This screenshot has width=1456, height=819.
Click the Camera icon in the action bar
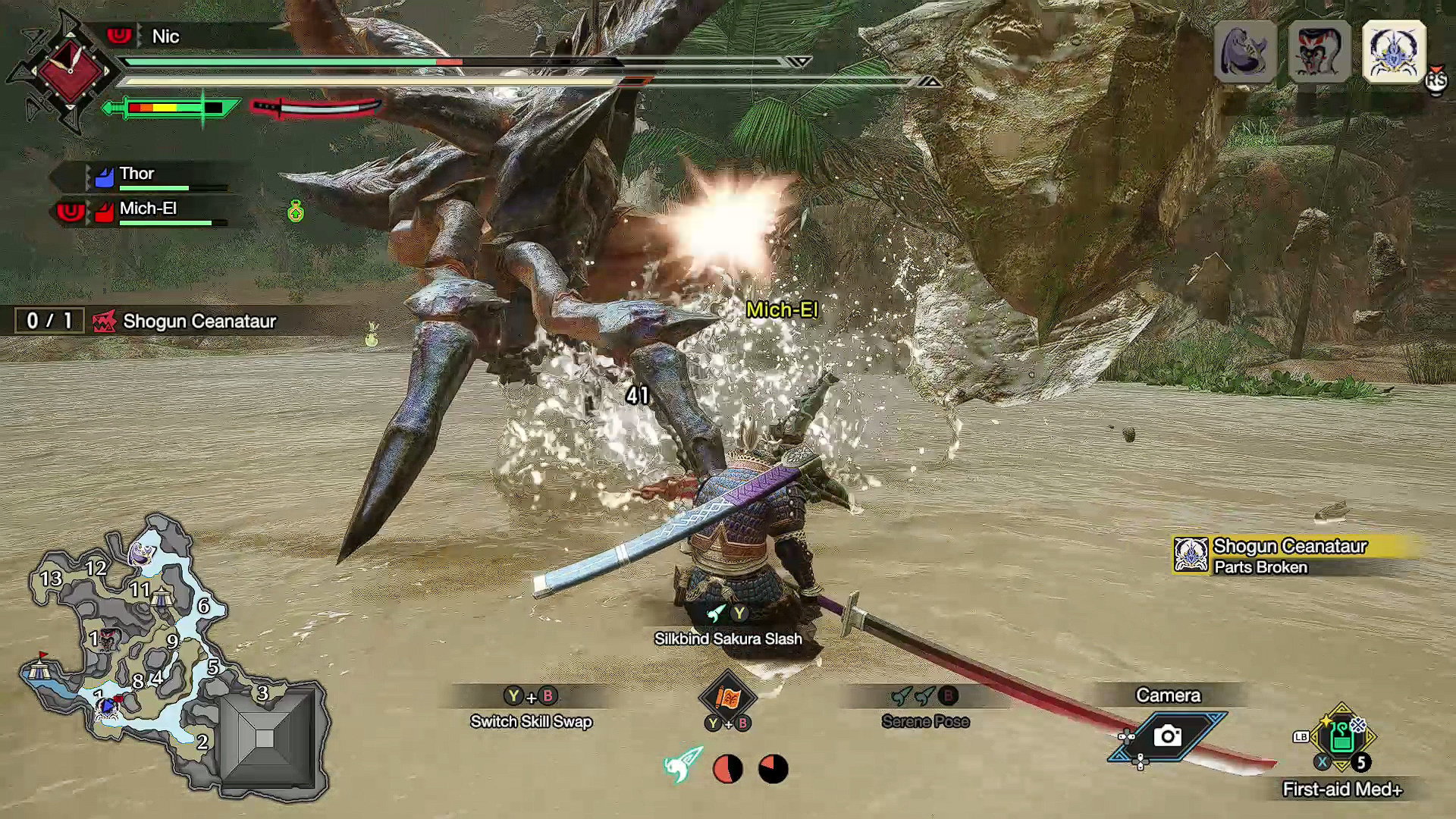(1168, 737)
